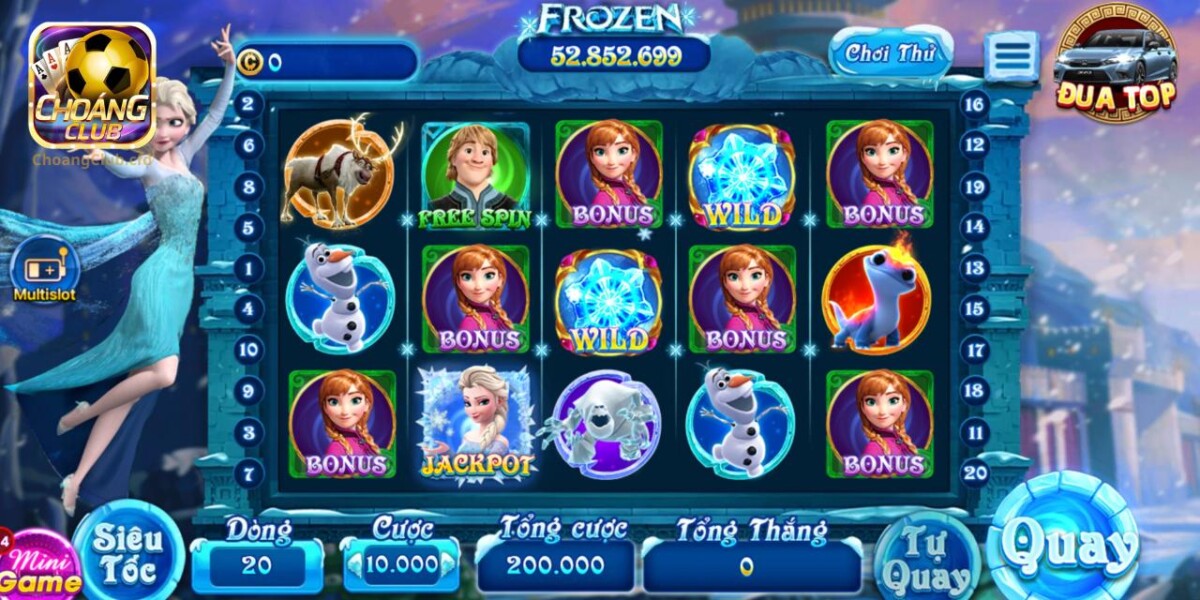This screenshot has width=1200, height=600.
Task: Click the Choáng Club logo
Action: (x=92, y=86)
